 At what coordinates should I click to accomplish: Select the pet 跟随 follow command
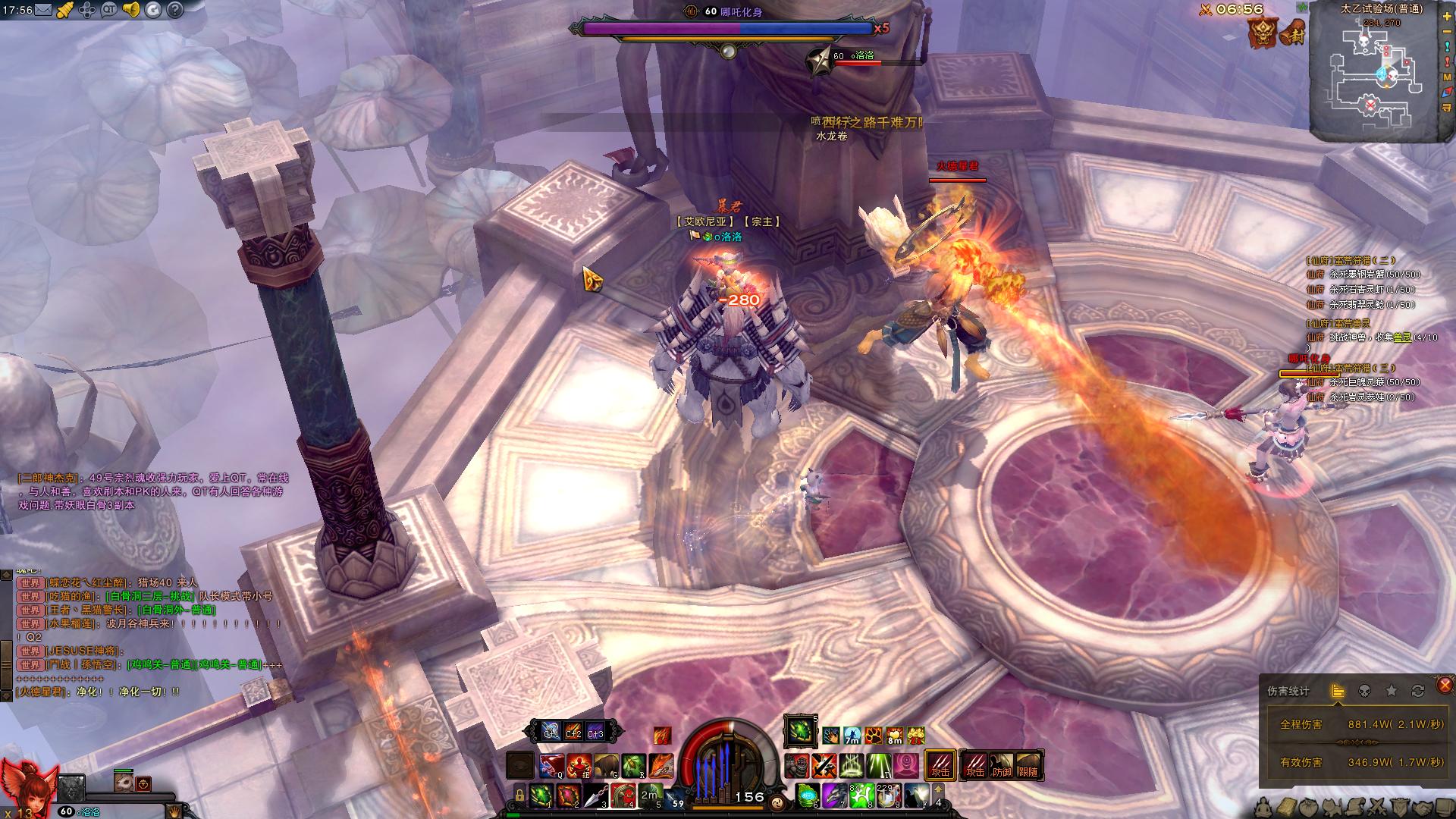click(1028, 764)
